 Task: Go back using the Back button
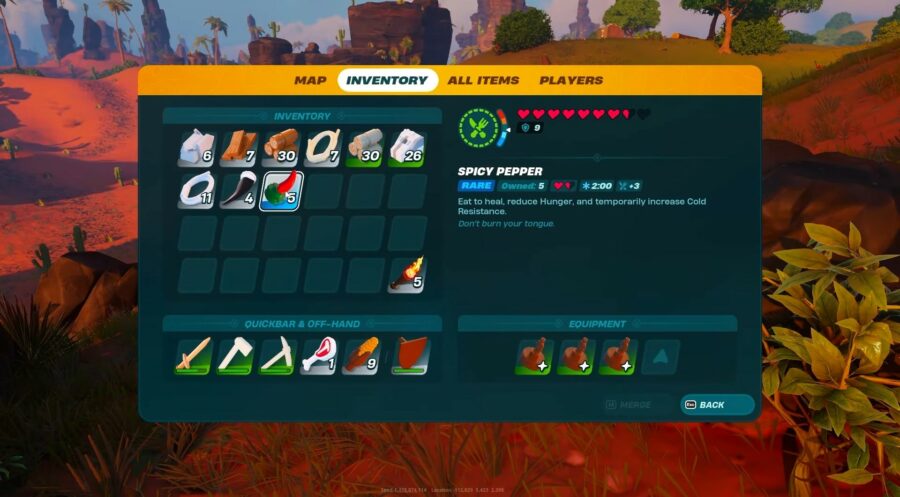point(717,404)
